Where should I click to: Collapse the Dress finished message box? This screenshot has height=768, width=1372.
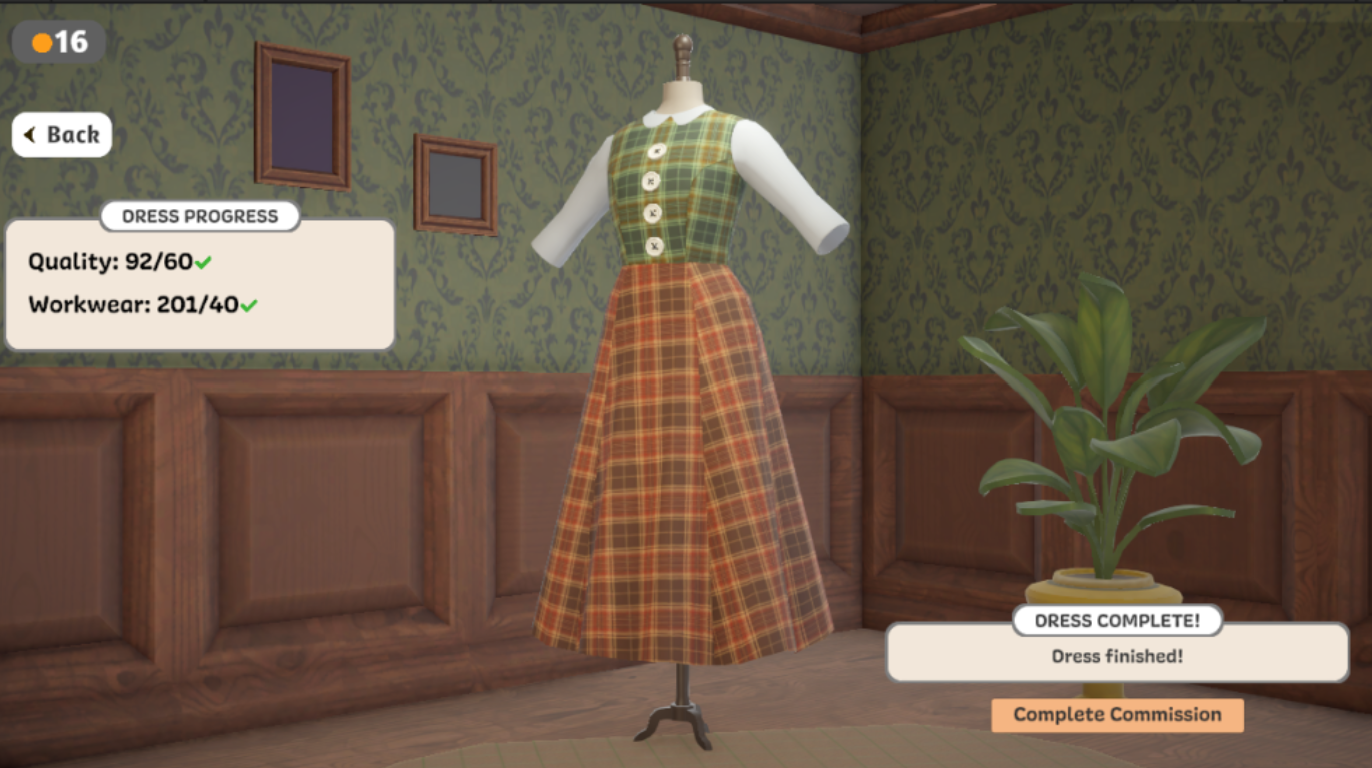click(1117, 655)
